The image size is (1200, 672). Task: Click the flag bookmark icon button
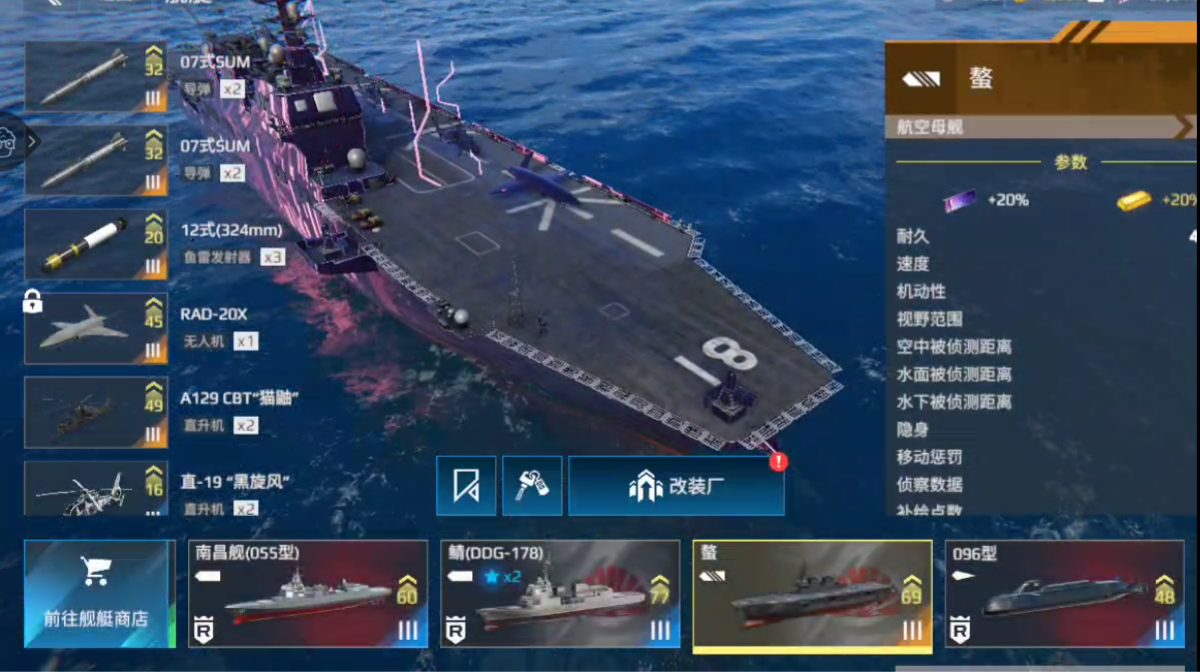click(x=466, y=486)
